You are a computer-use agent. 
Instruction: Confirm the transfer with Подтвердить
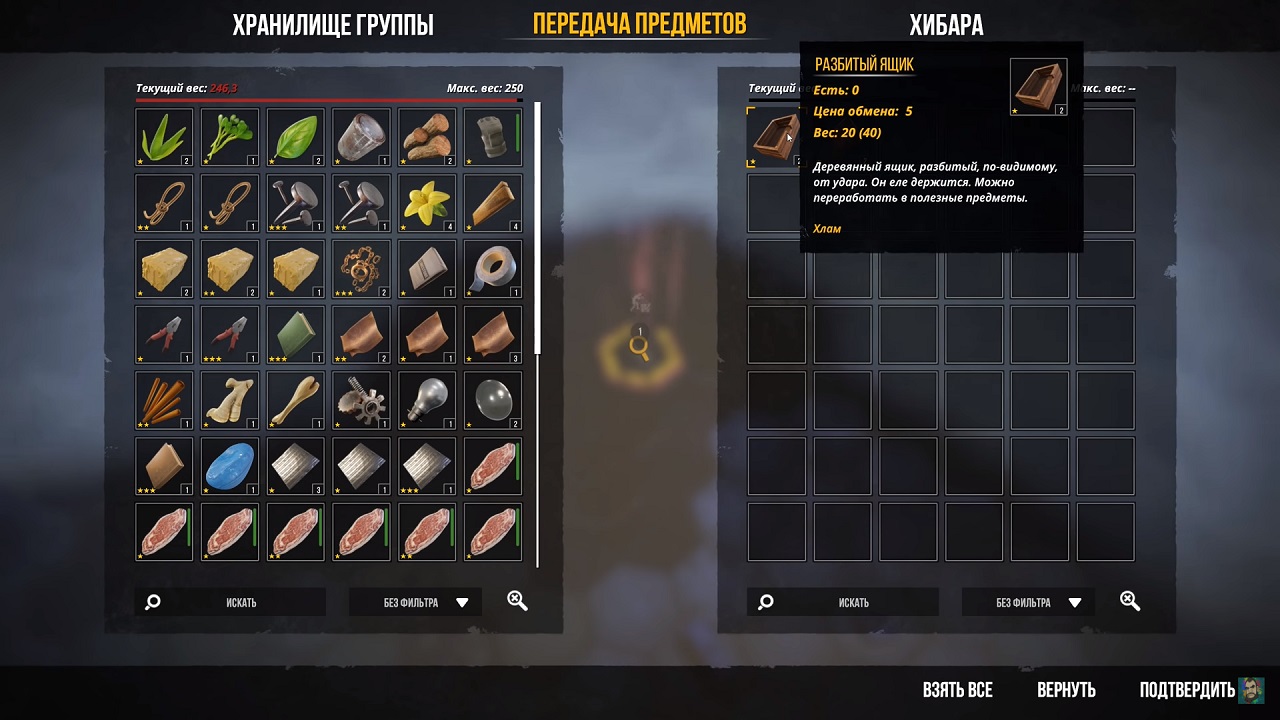pyautogui.click(x=1187, y=690)
